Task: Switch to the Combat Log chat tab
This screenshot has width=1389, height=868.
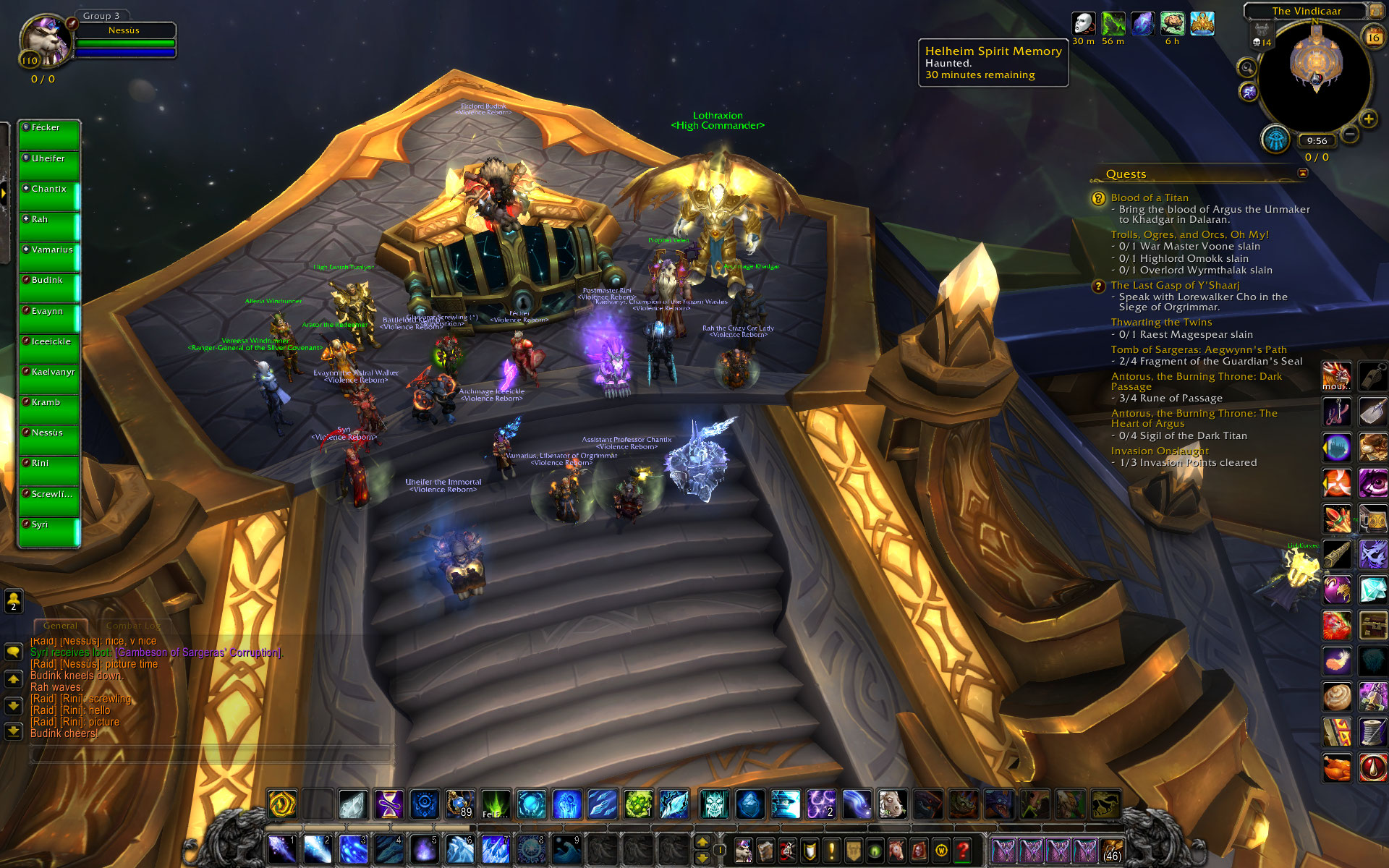Action: (133, 626)
